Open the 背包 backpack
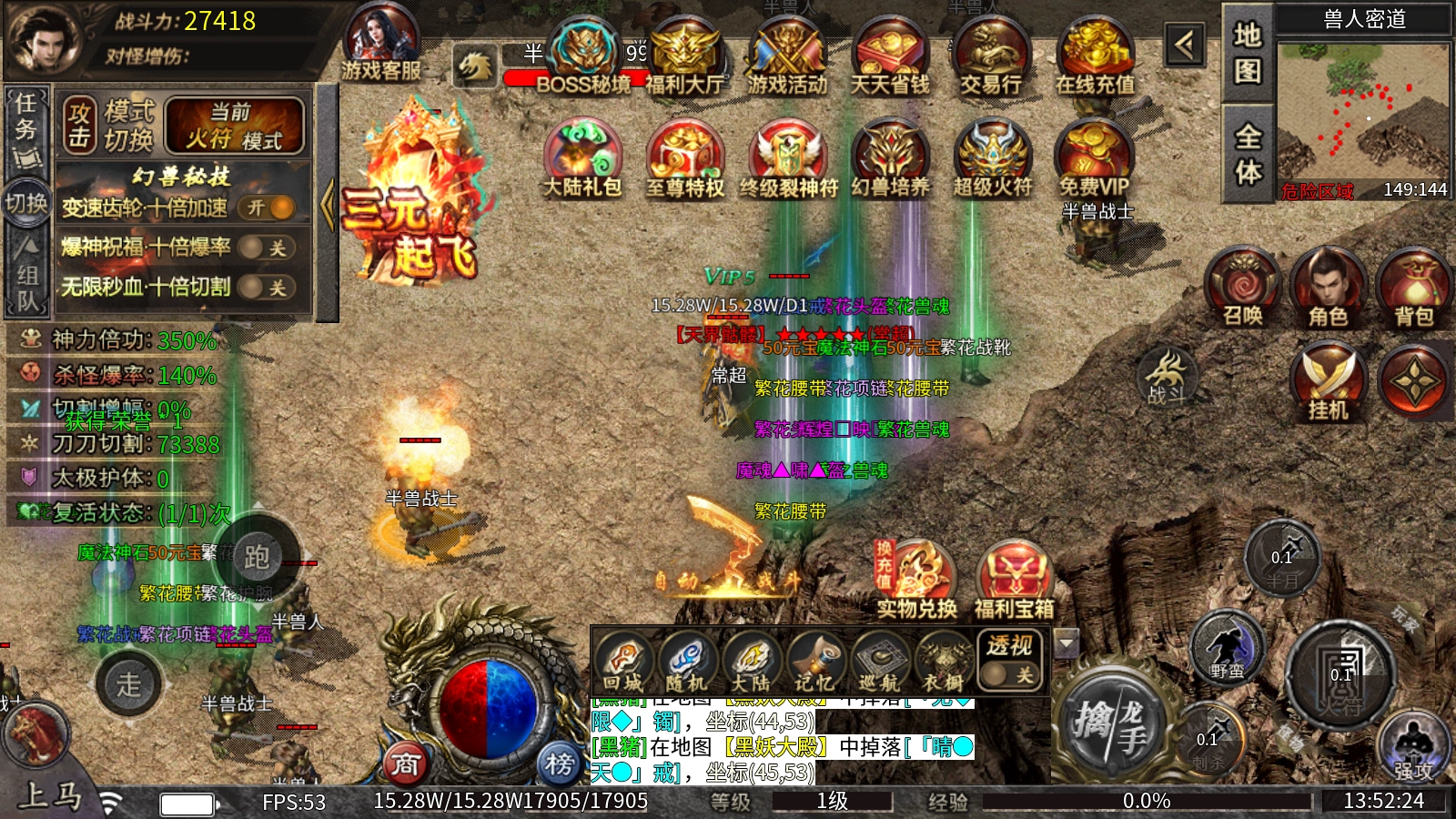The height and width of the screenshot is (819, 1456). [x=1414, y=288]
